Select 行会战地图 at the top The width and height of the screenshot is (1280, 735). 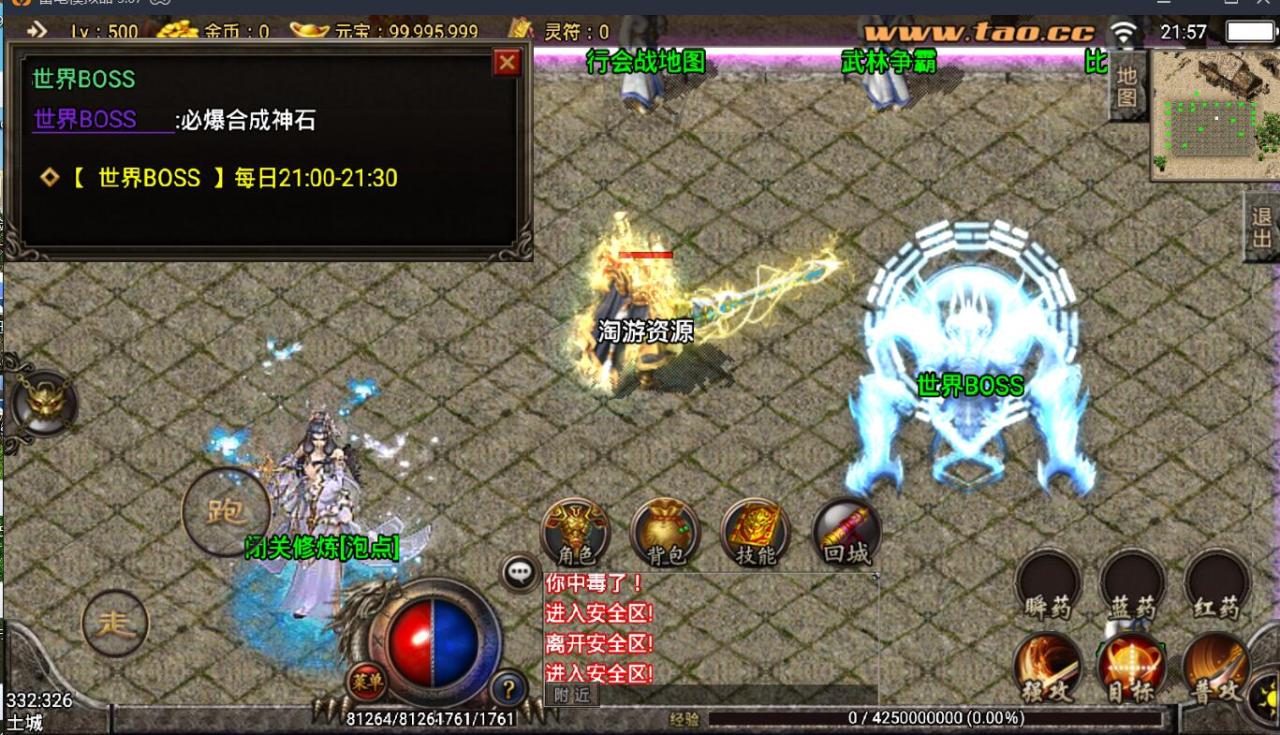point(646,61)
